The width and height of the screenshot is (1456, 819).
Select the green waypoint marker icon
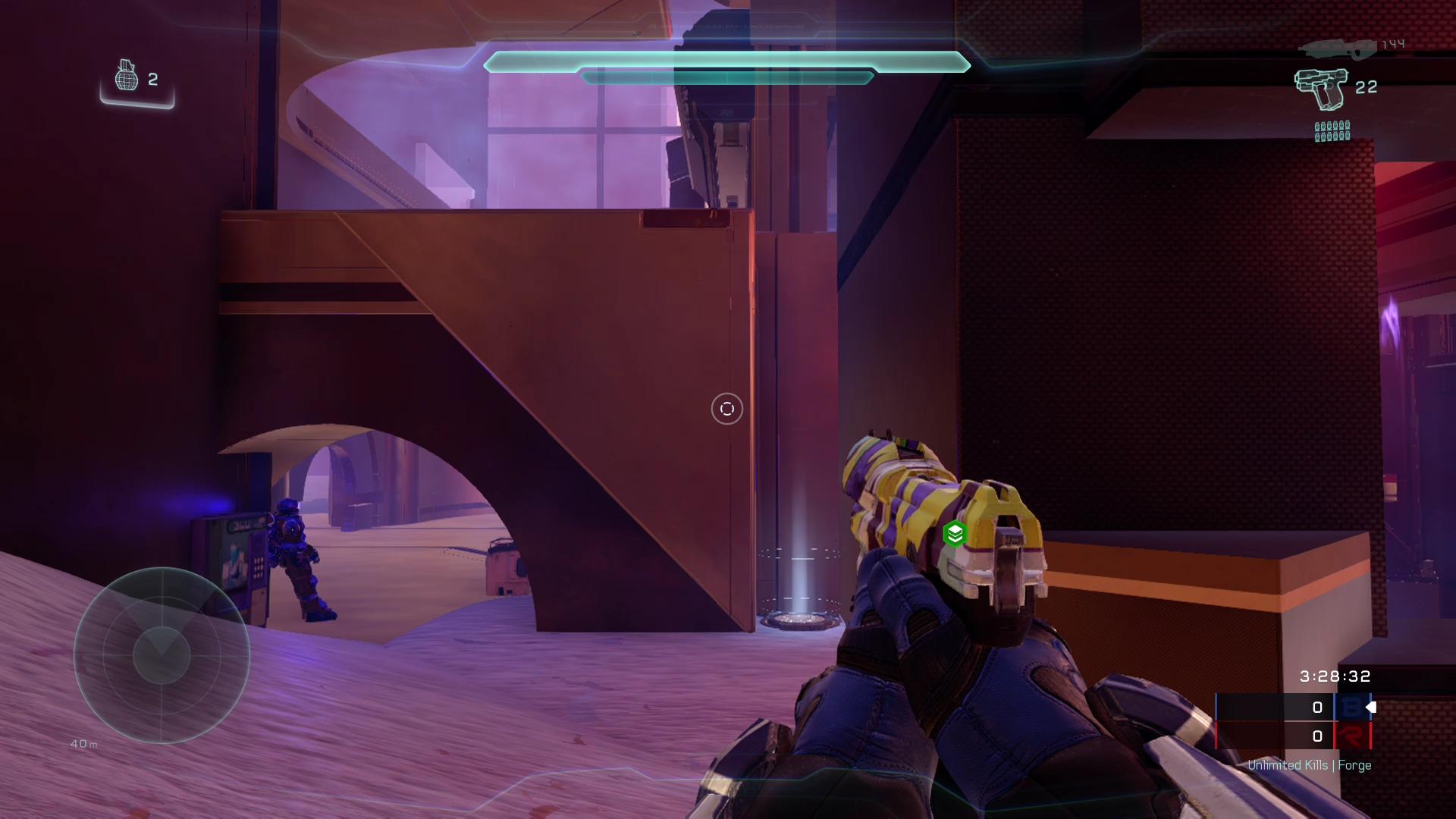point(955,534)
